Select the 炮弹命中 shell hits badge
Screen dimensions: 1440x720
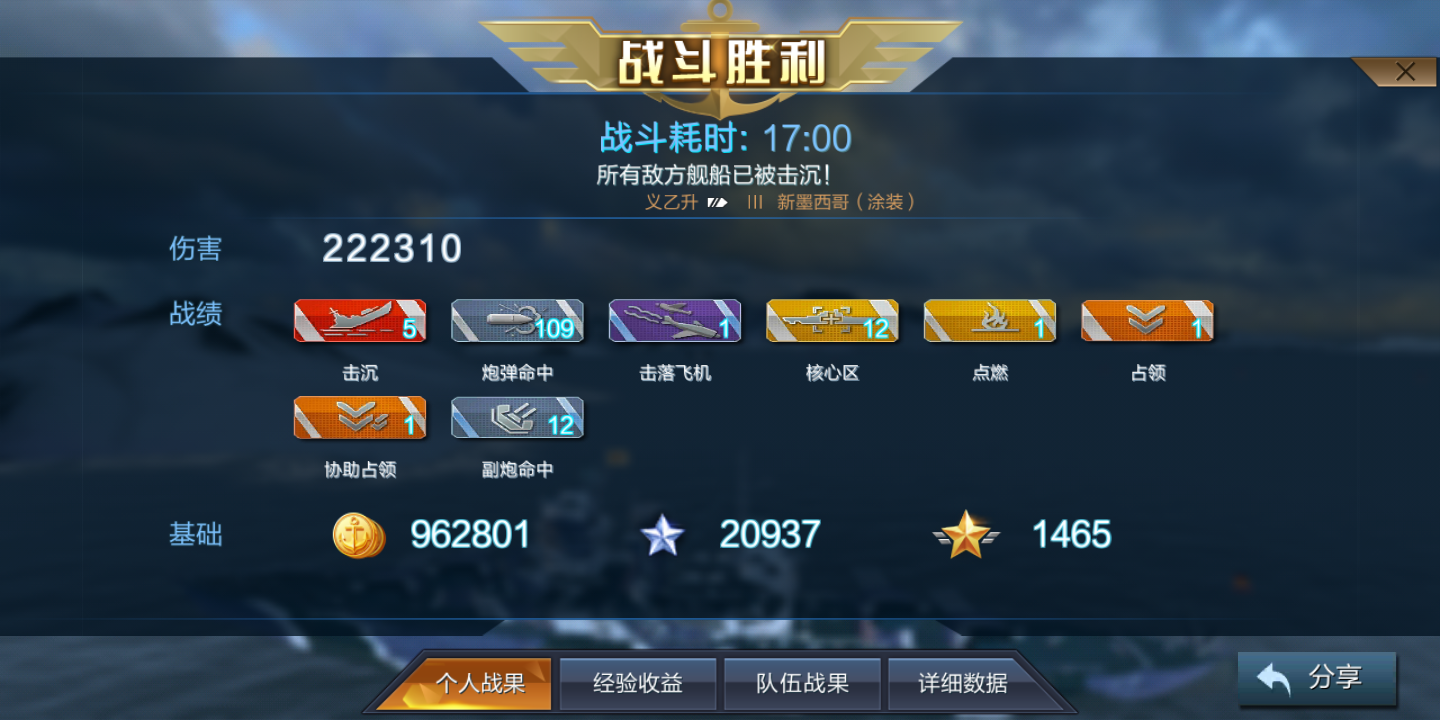pyautogui.click(x=517, y=320)
